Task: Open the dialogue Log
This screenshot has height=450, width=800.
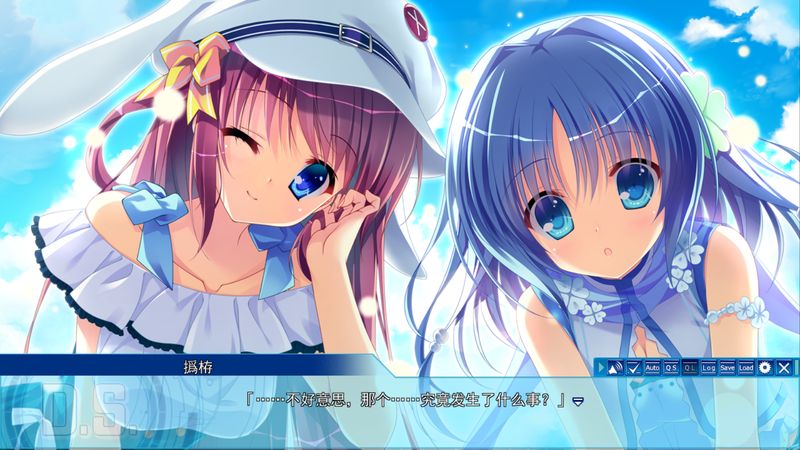Action: 708,367
